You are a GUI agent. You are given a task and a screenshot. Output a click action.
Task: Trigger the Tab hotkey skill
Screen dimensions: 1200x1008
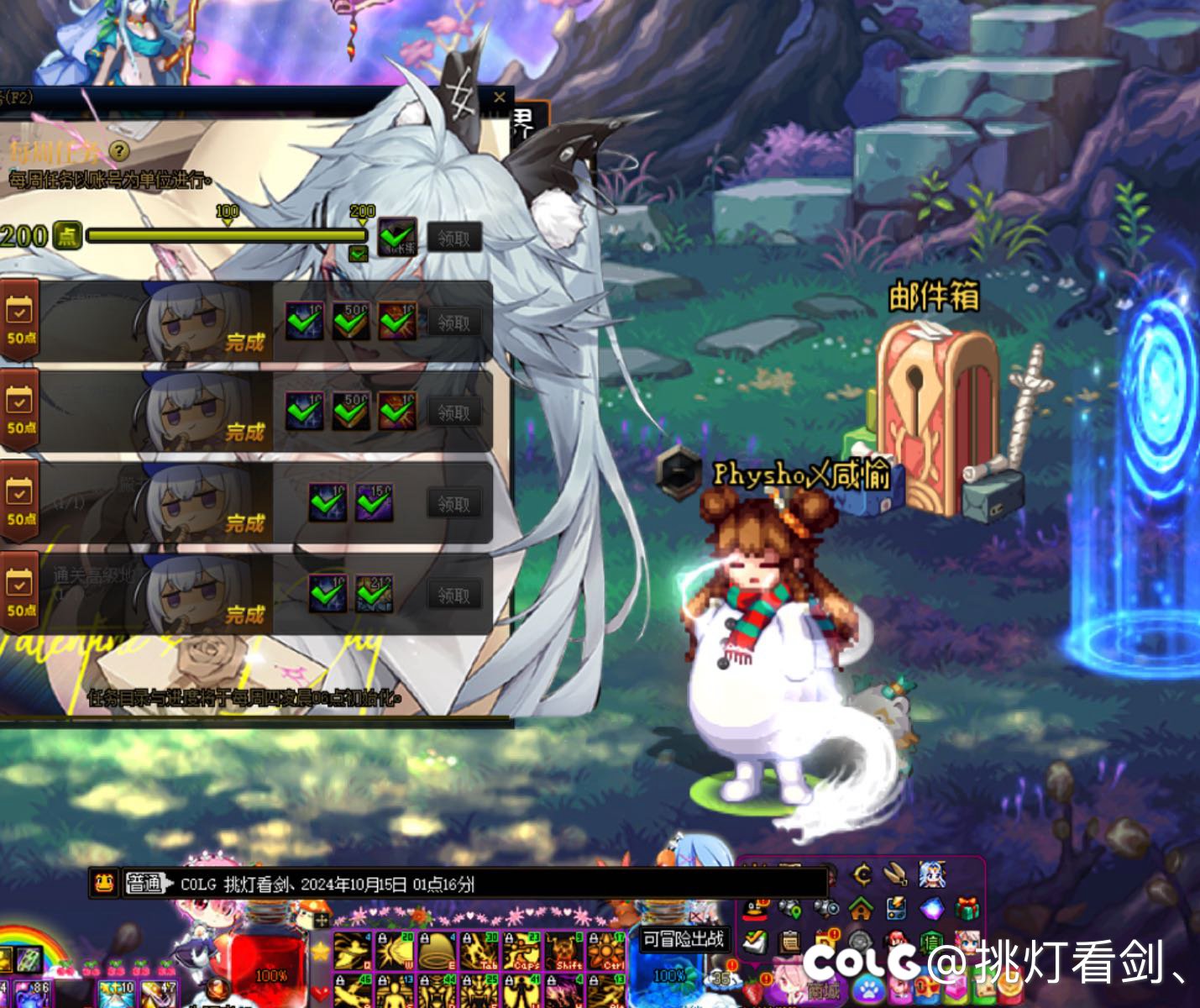479,950
